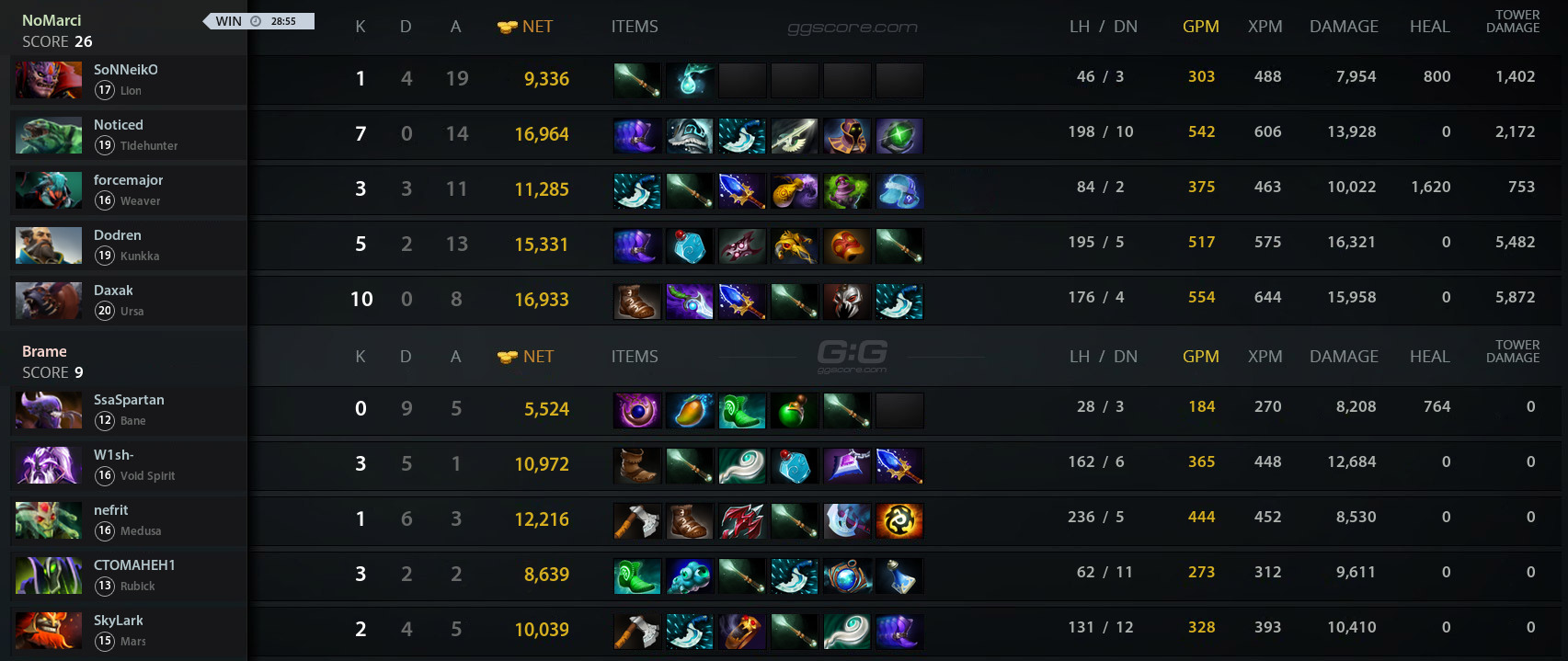Click the NoMarci team name
1568x661 pixels.
(x=52, y=20)
